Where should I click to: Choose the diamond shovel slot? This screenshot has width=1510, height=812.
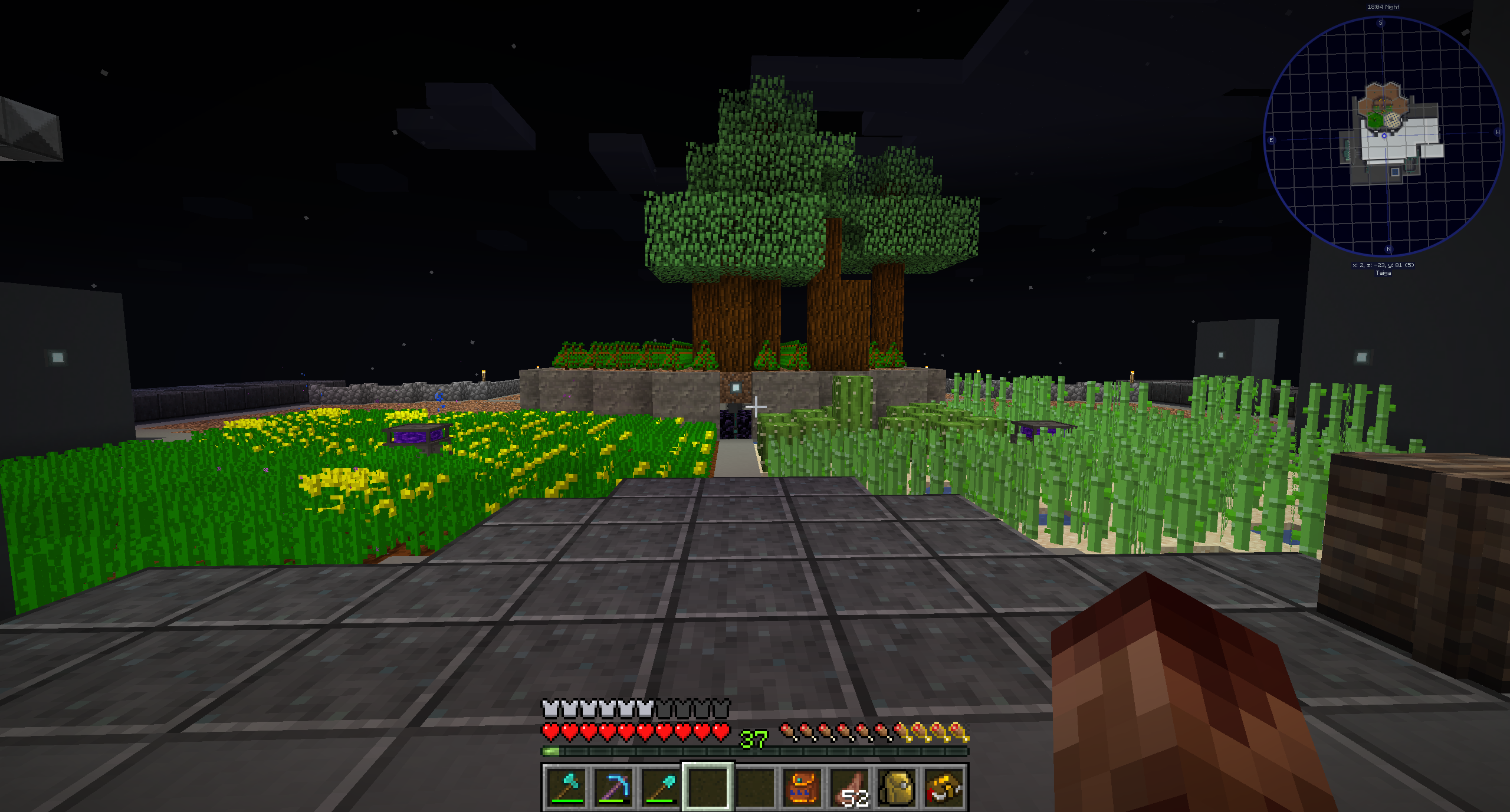661,787
